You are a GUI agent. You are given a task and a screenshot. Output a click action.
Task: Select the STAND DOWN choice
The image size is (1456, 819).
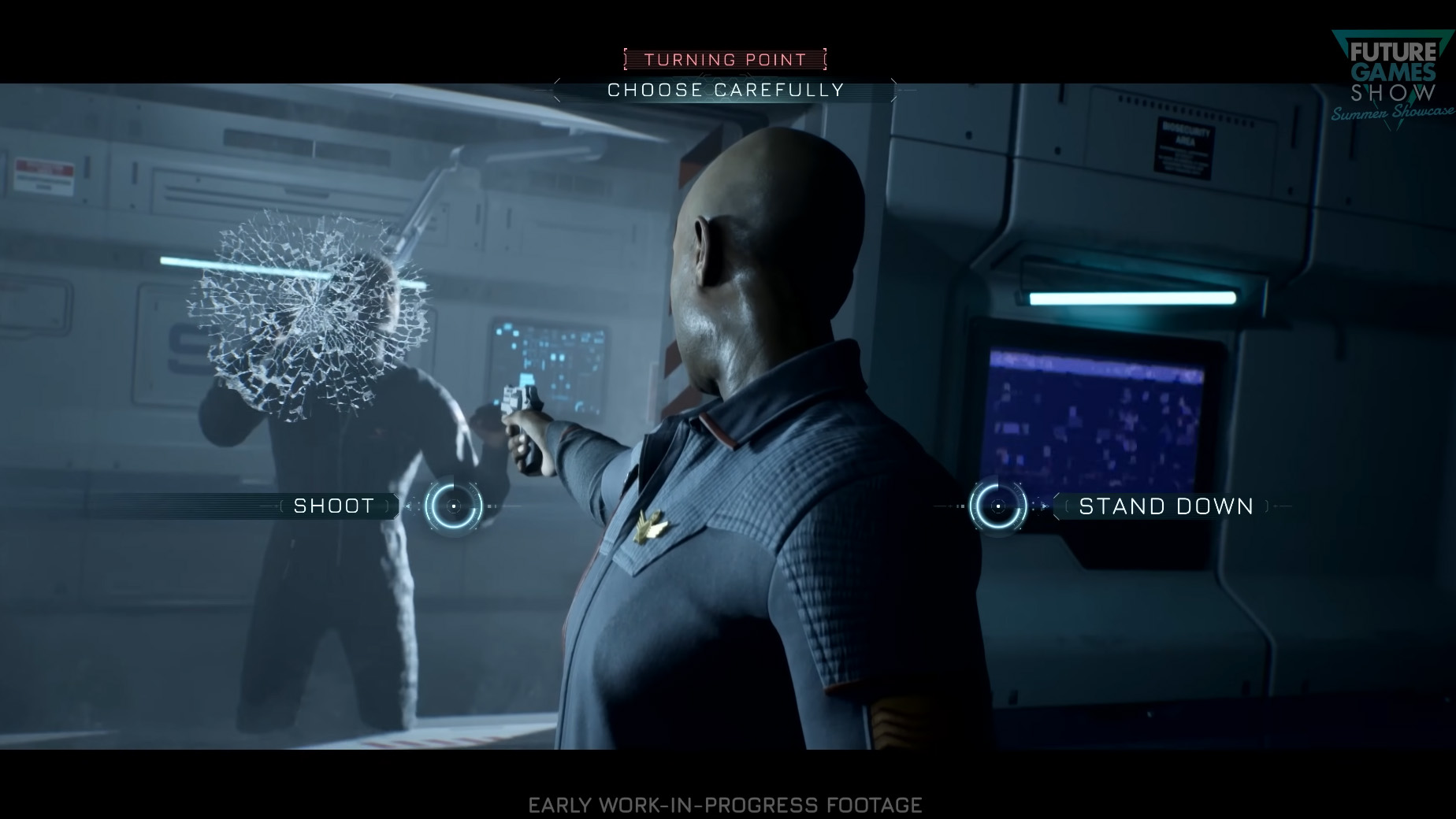click(1165, 506)
